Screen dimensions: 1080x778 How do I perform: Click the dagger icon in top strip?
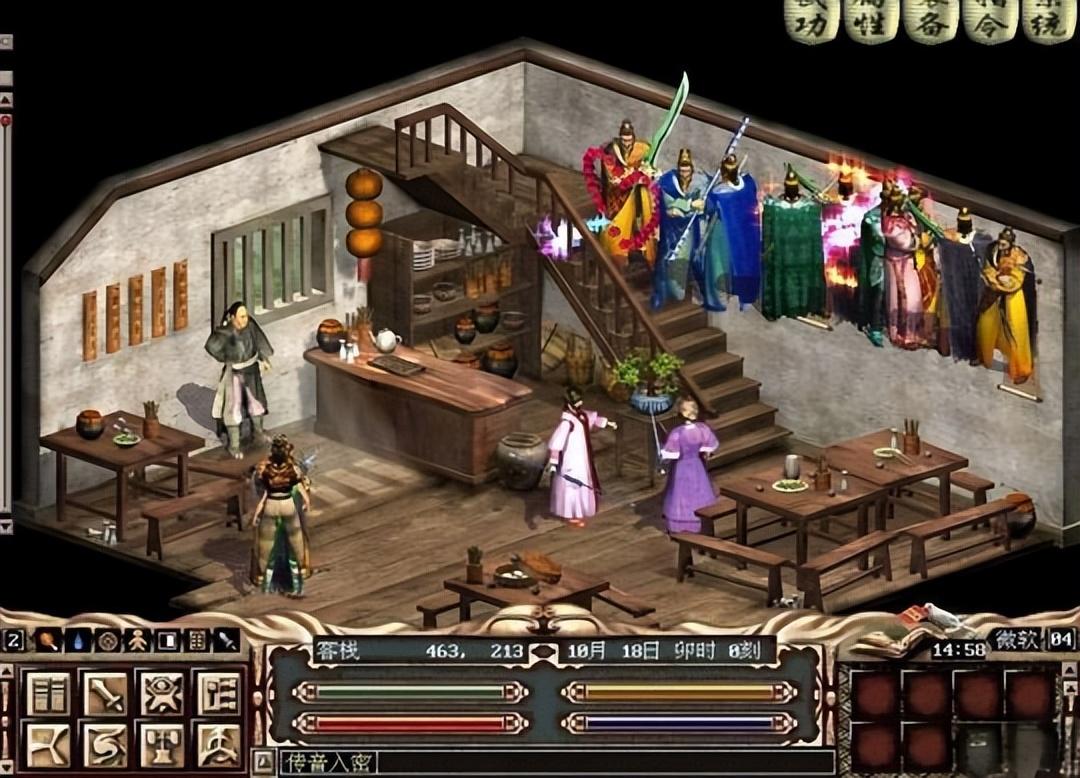pyautogui.click(x=226, y=640)
